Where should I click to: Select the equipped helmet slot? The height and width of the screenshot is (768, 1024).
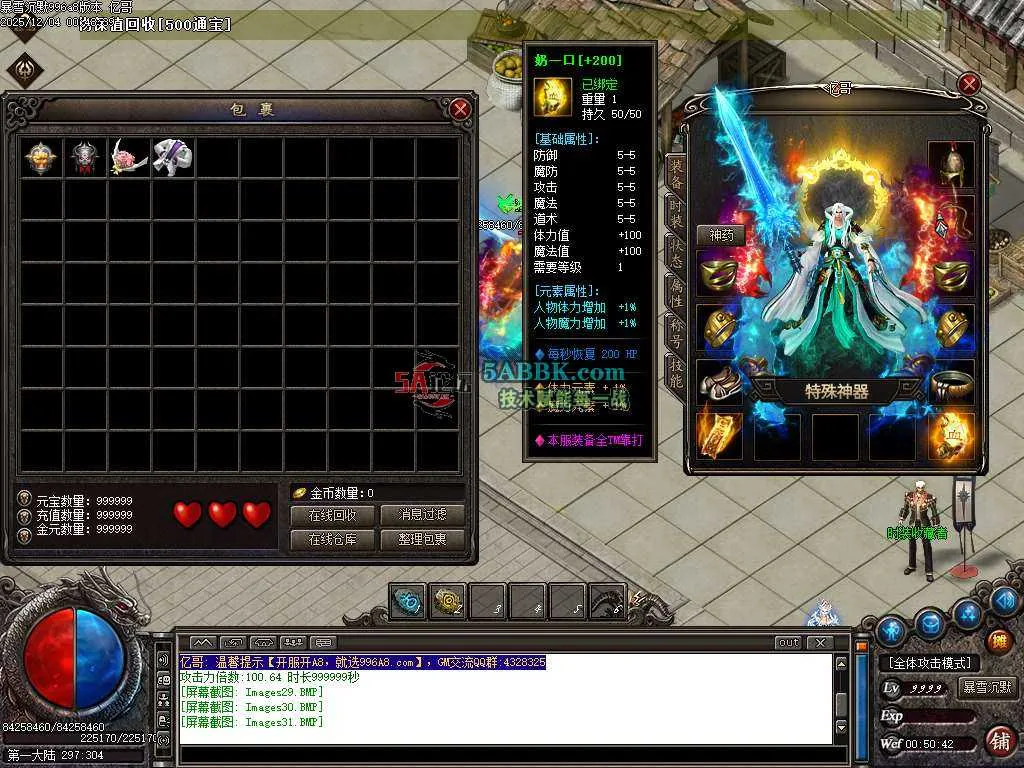click(x=950, y=165)
